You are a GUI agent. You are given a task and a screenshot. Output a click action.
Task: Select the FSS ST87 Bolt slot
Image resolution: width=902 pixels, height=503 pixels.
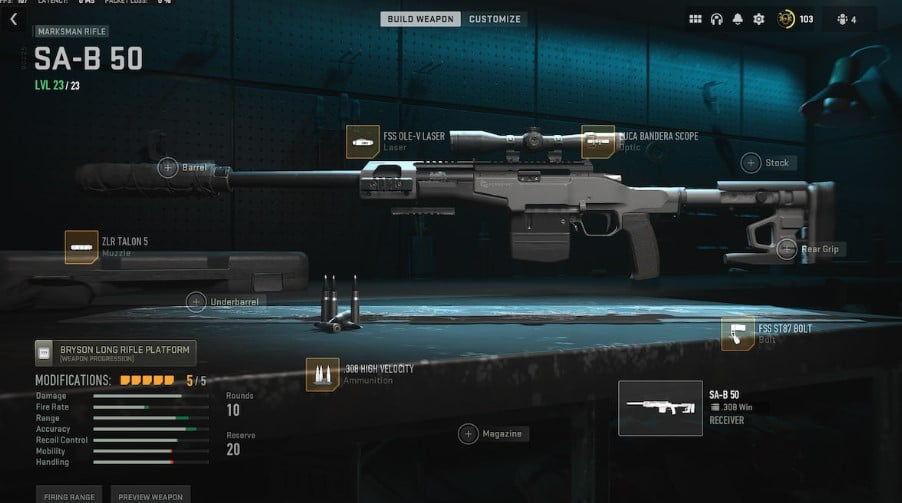point(738,335)
